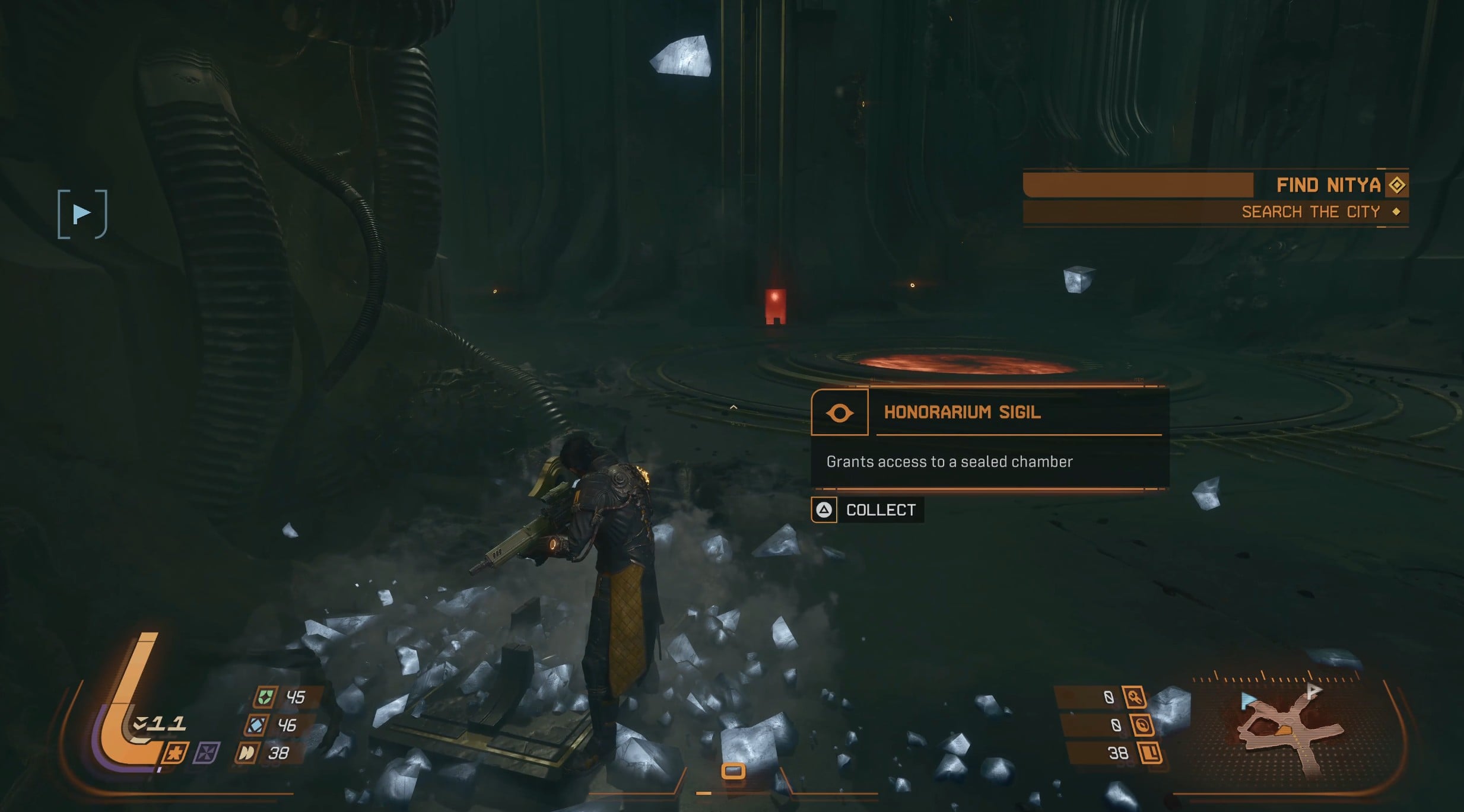Activate the orange star ability icon
1464x812 pixels.
click(x=176, y=753)
